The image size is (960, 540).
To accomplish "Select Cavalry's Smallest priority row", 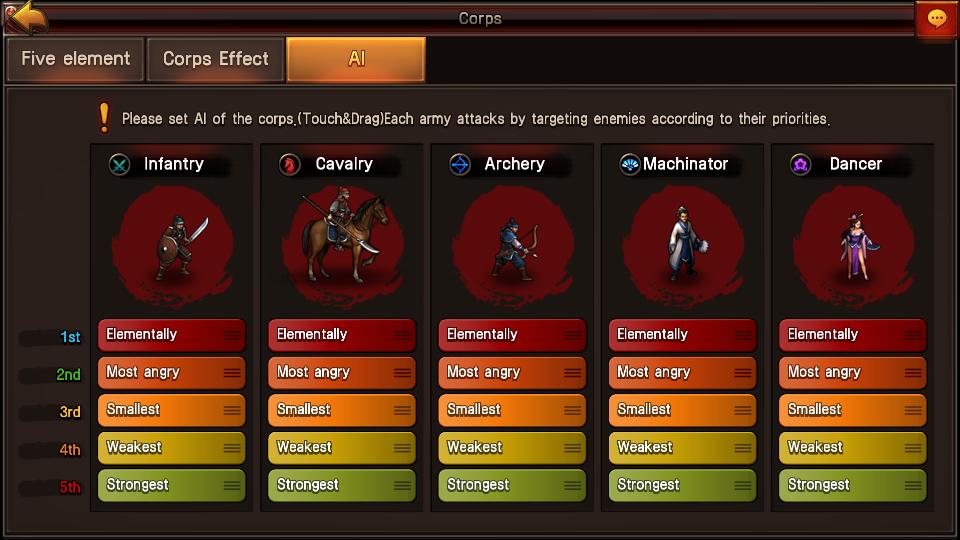I will pyautogui.click(x=342, y=410).
